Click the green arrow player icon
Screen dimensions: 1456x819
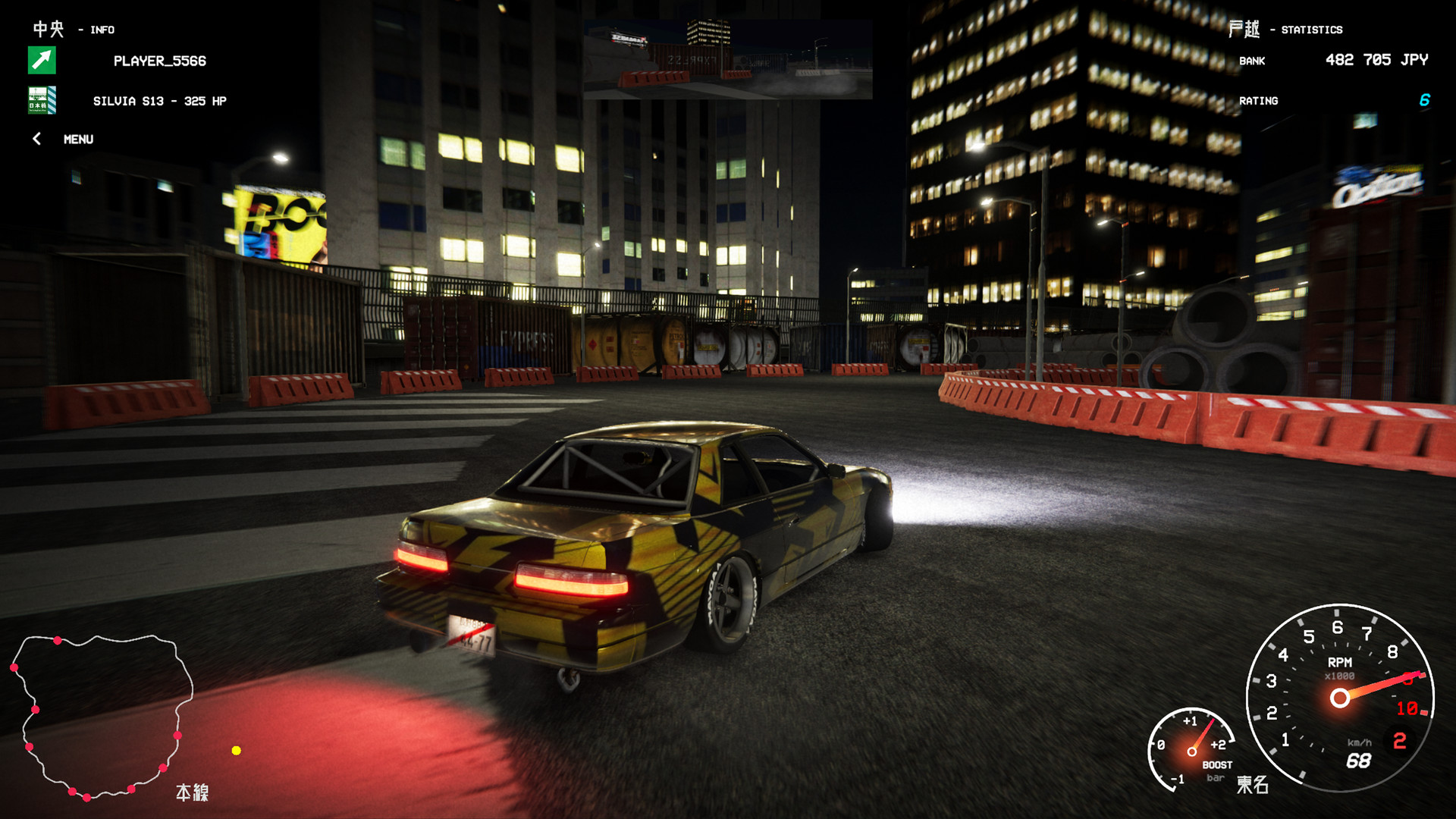(x=43, y=61)
